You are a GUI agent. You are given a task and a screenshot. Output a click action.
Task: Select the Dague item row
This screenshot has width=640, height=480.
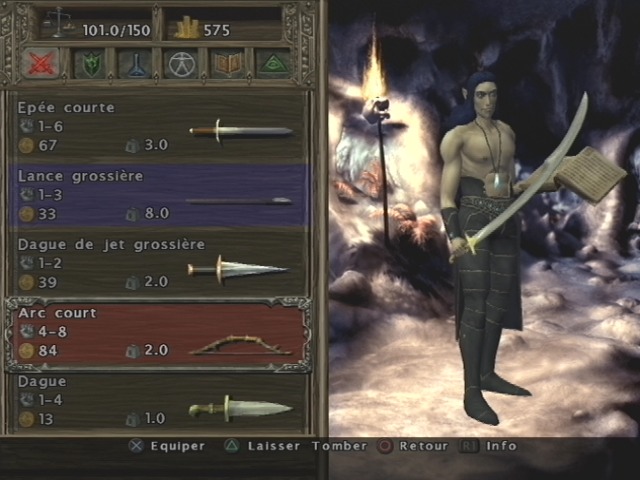160,400
